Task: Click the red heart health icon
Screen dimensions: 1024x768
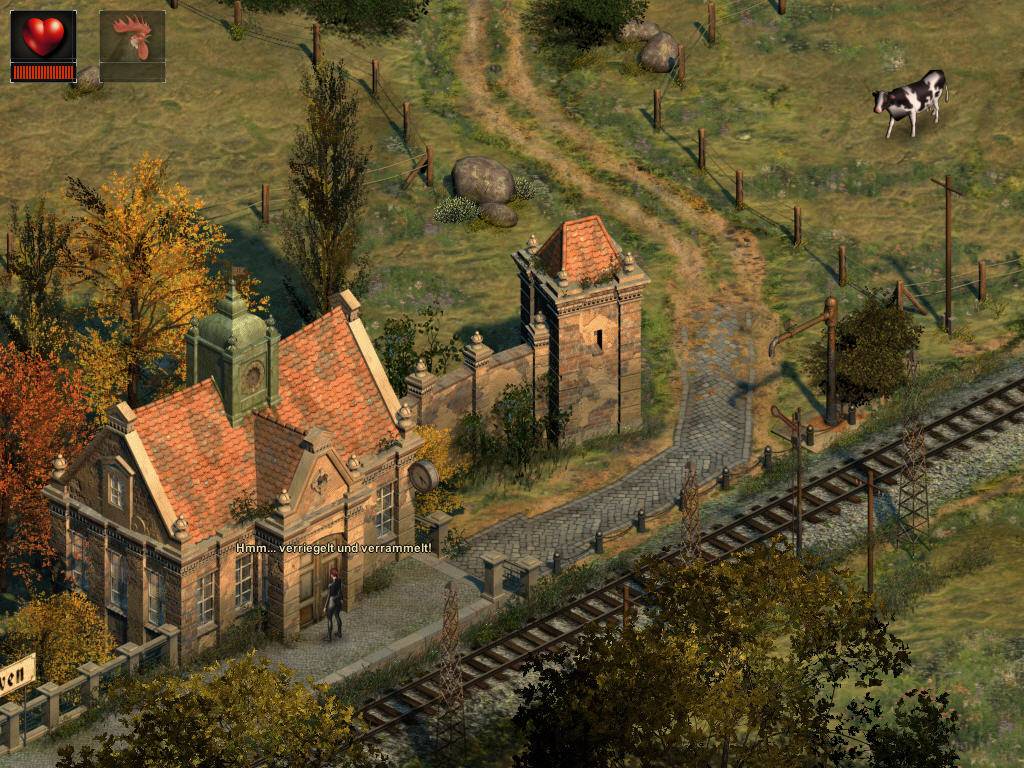Action: click(43, 37)
